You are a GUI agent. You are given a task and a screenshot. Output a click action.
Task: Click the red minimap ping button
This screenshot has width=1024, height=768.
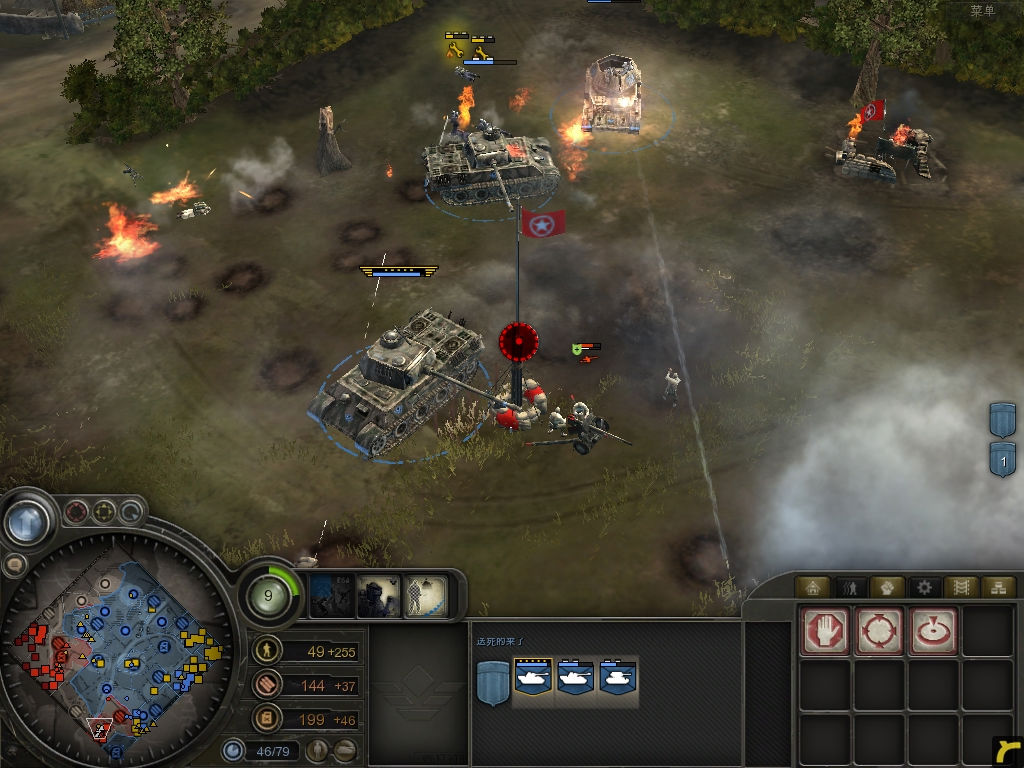tap(76, 513)
